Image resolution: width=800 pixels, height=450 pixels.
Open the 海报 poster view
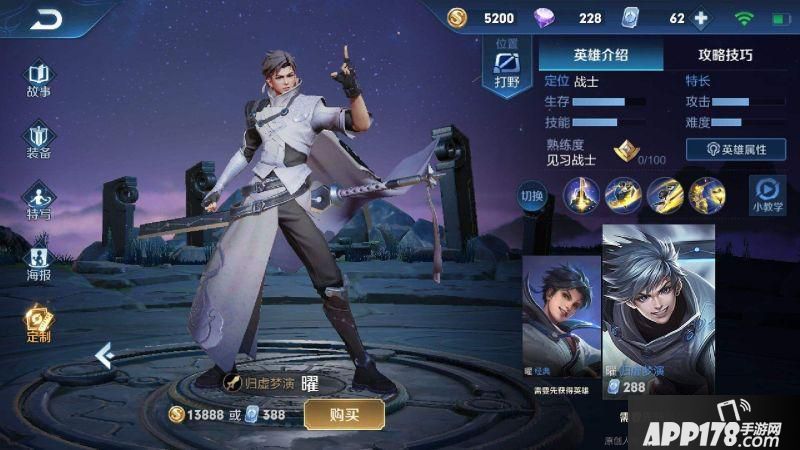pos(39,262)
